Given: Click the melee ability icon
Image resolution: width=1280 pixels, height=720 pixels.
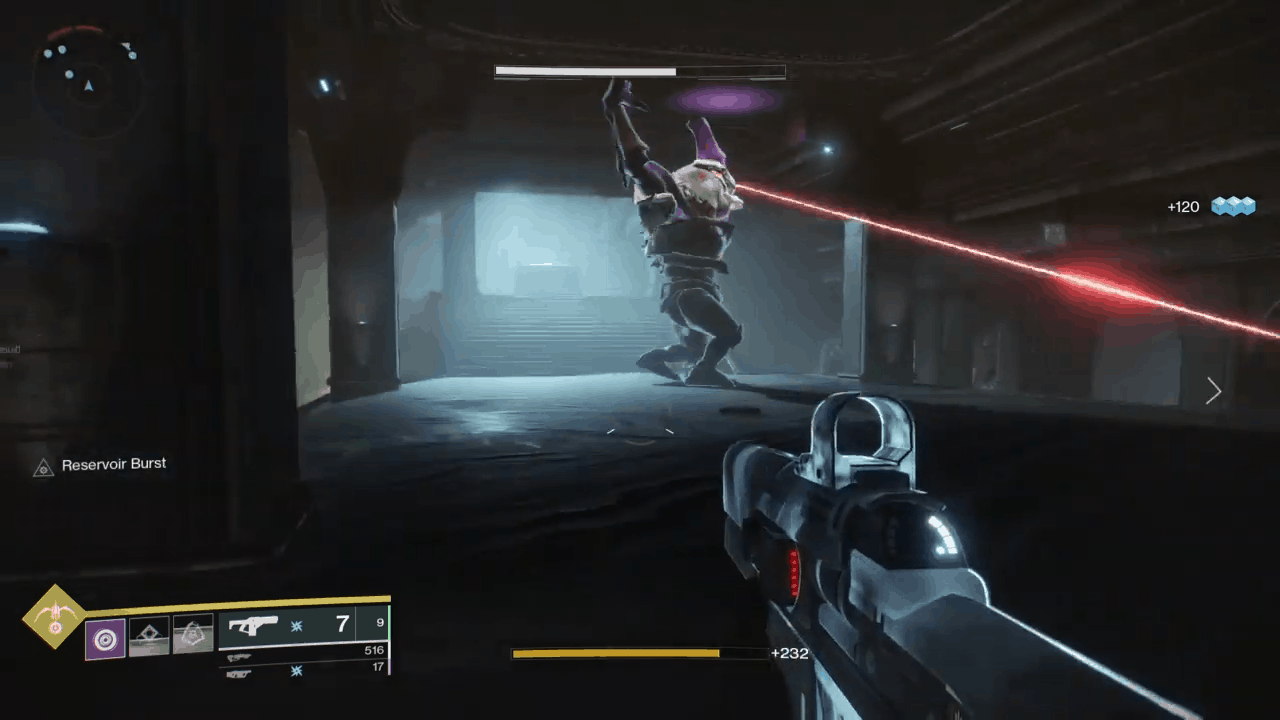Looking at the screenshot, I should pos(193,635).
